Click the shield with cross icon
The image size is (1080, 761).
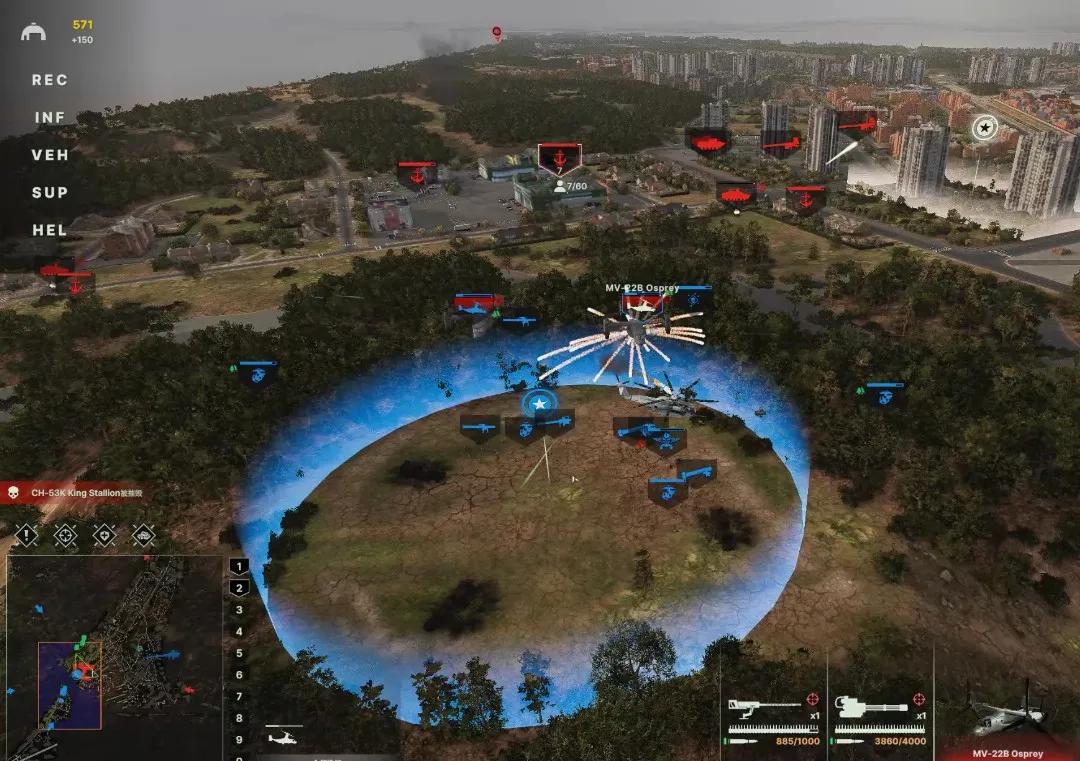[104, 535]
